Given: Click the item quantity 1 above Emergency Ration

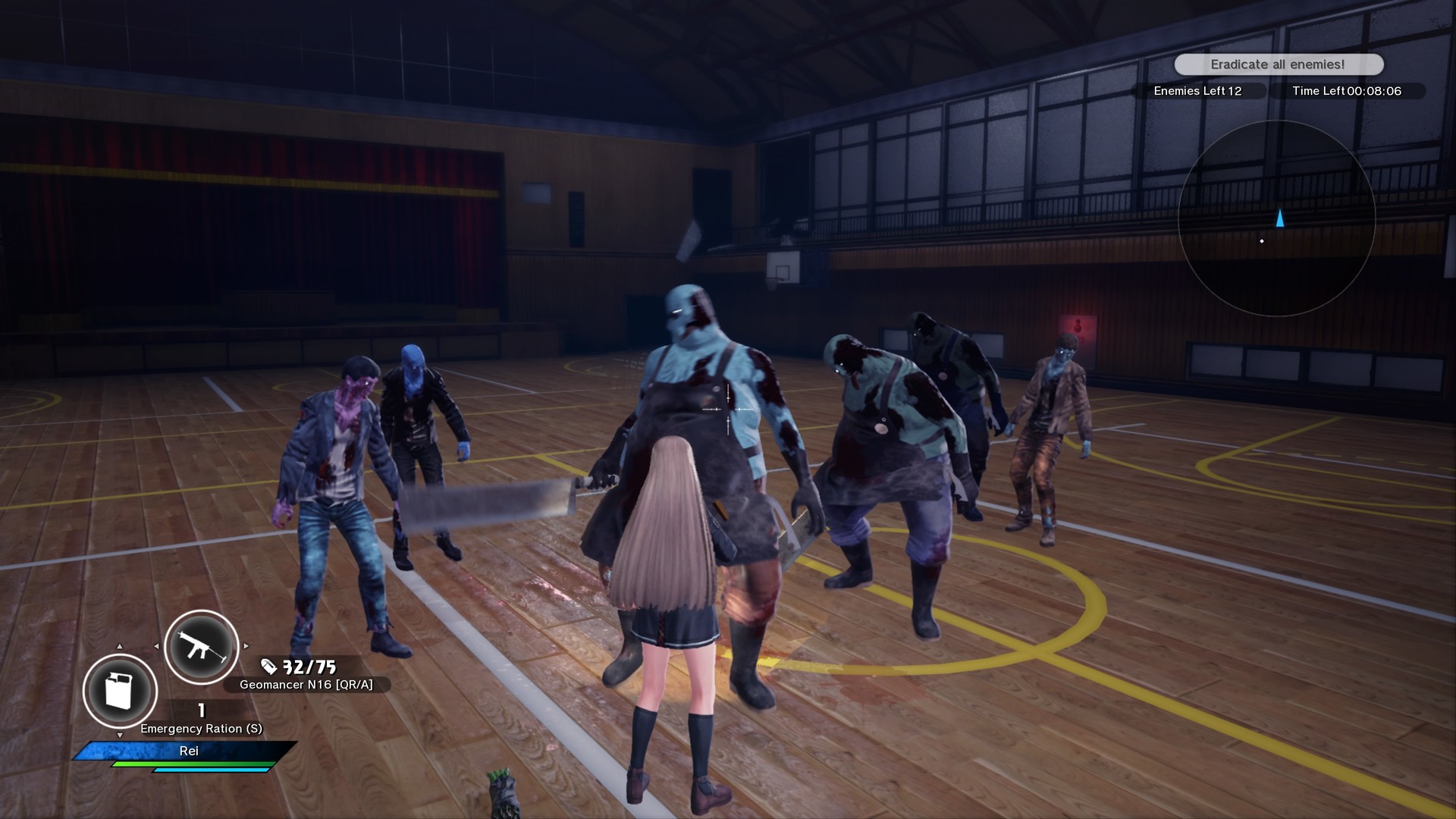Looking at the screenshot, I should click(x=202, y=711).
